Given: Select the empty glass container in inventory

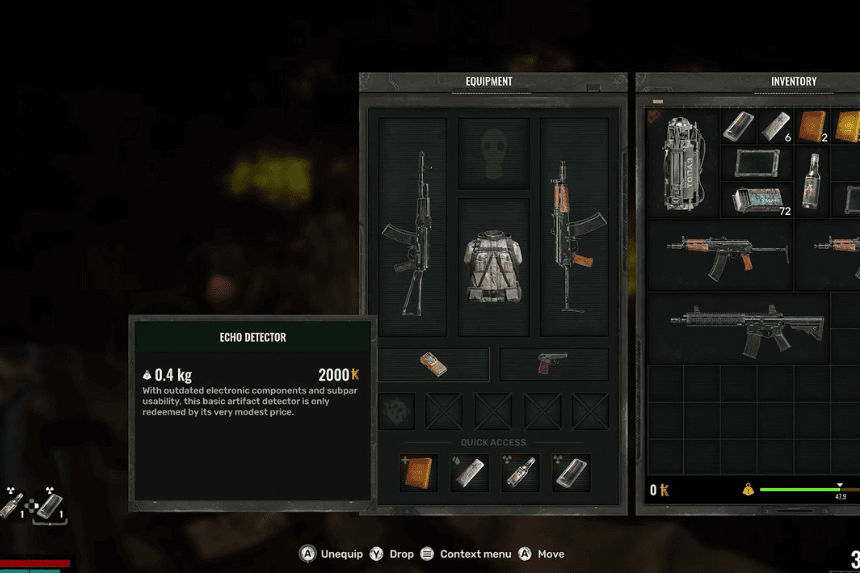Looking at the screenshot, I should pos(758,163).
